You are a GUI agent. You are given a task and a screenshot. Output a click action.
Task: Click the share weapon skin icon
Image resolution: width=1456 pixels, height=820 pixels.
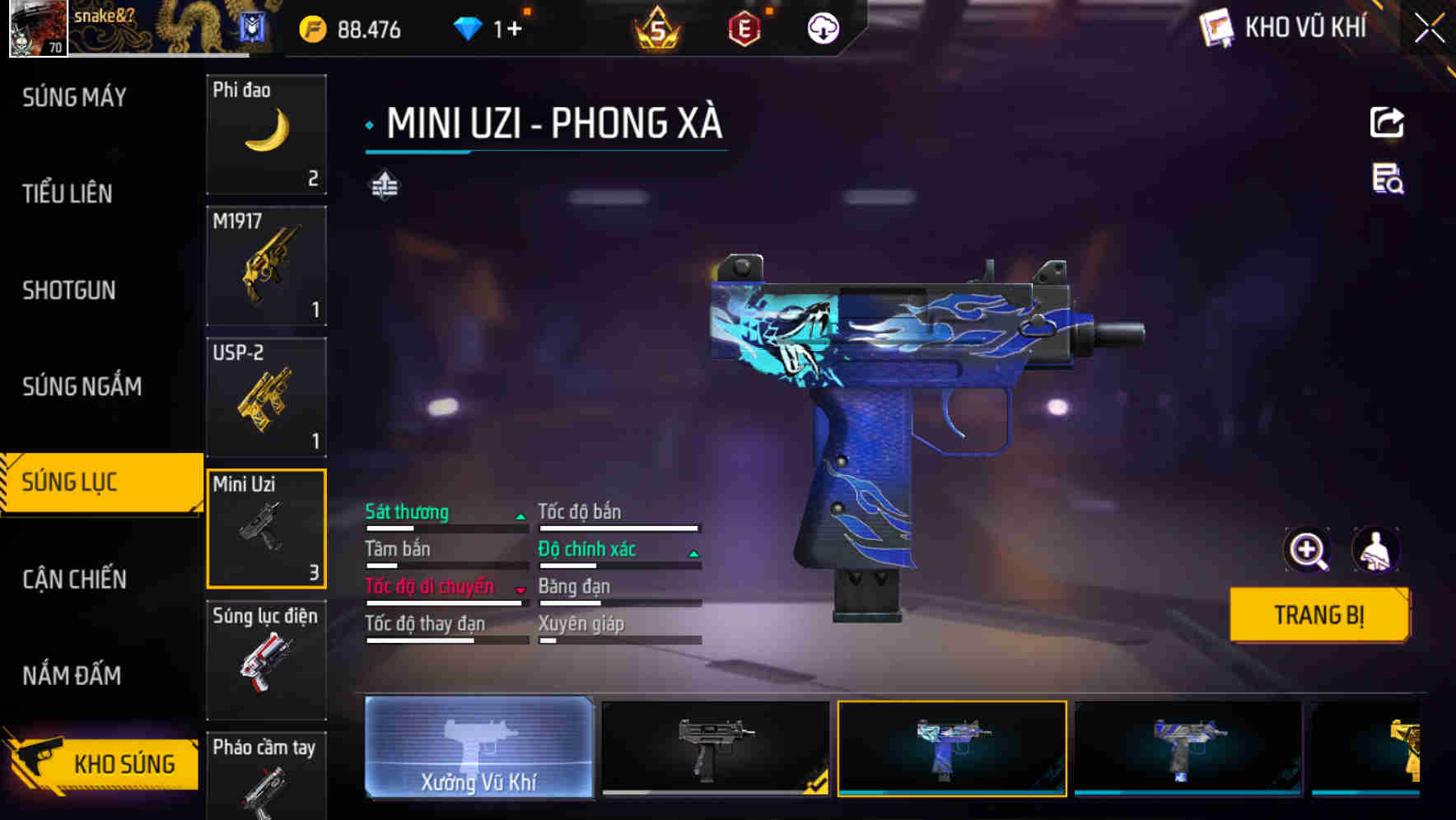click(x=1388, y=122)
